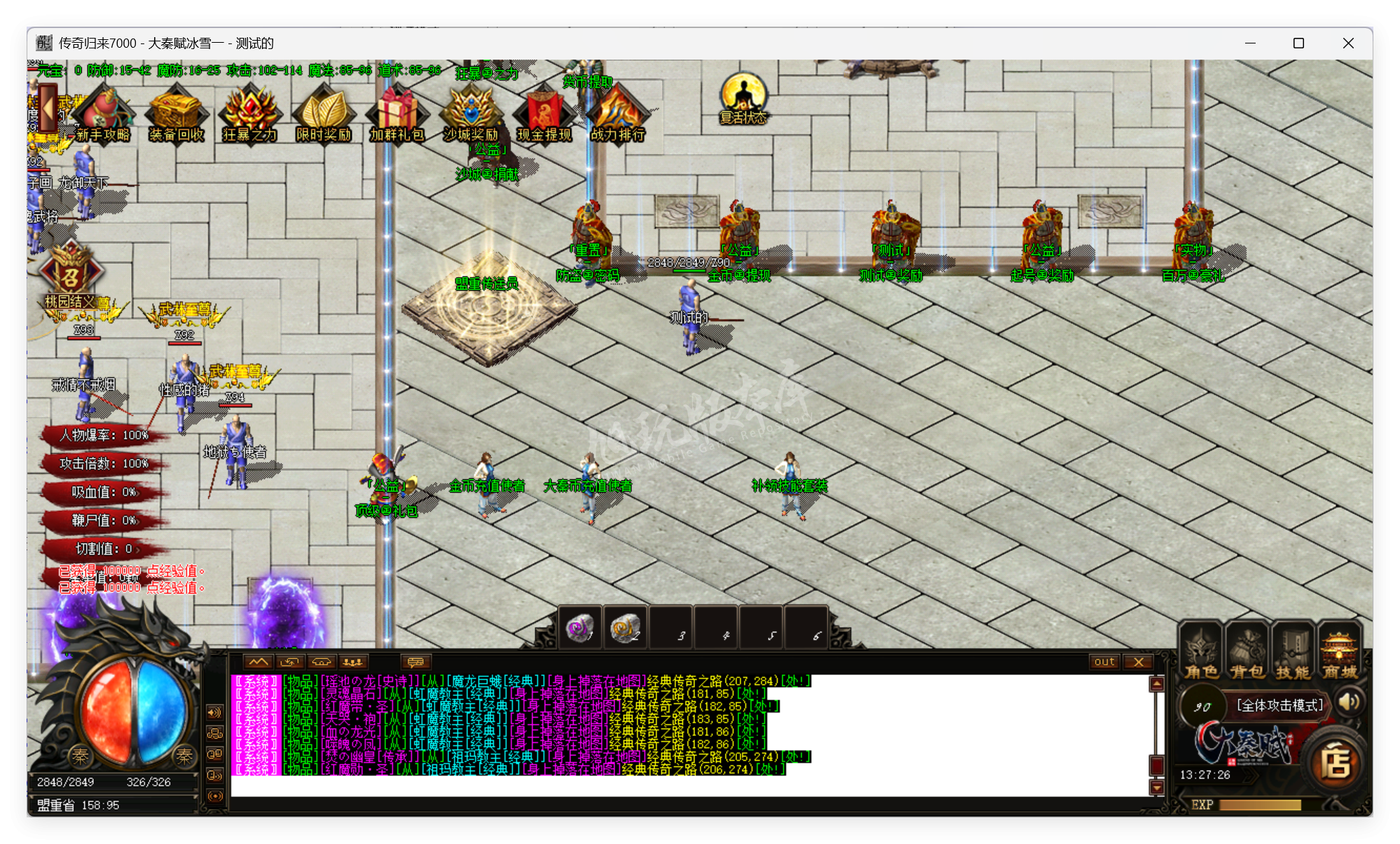The width and height of the screenshot is (1400, 844).
Task: Select the 狂暴之力 berserk power icon
Action: [250, 114]
